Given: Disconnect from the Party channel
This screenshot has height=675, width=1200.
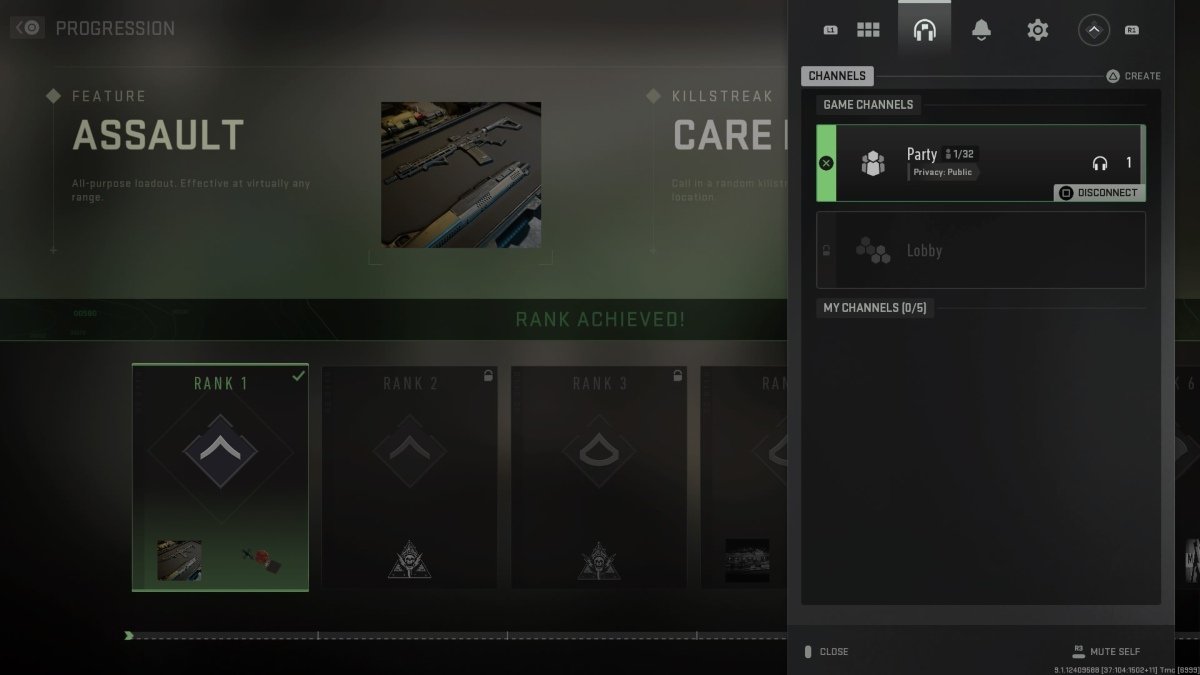Looking at the screenshot, I should pyautogui.click(x=1098, y=192).
